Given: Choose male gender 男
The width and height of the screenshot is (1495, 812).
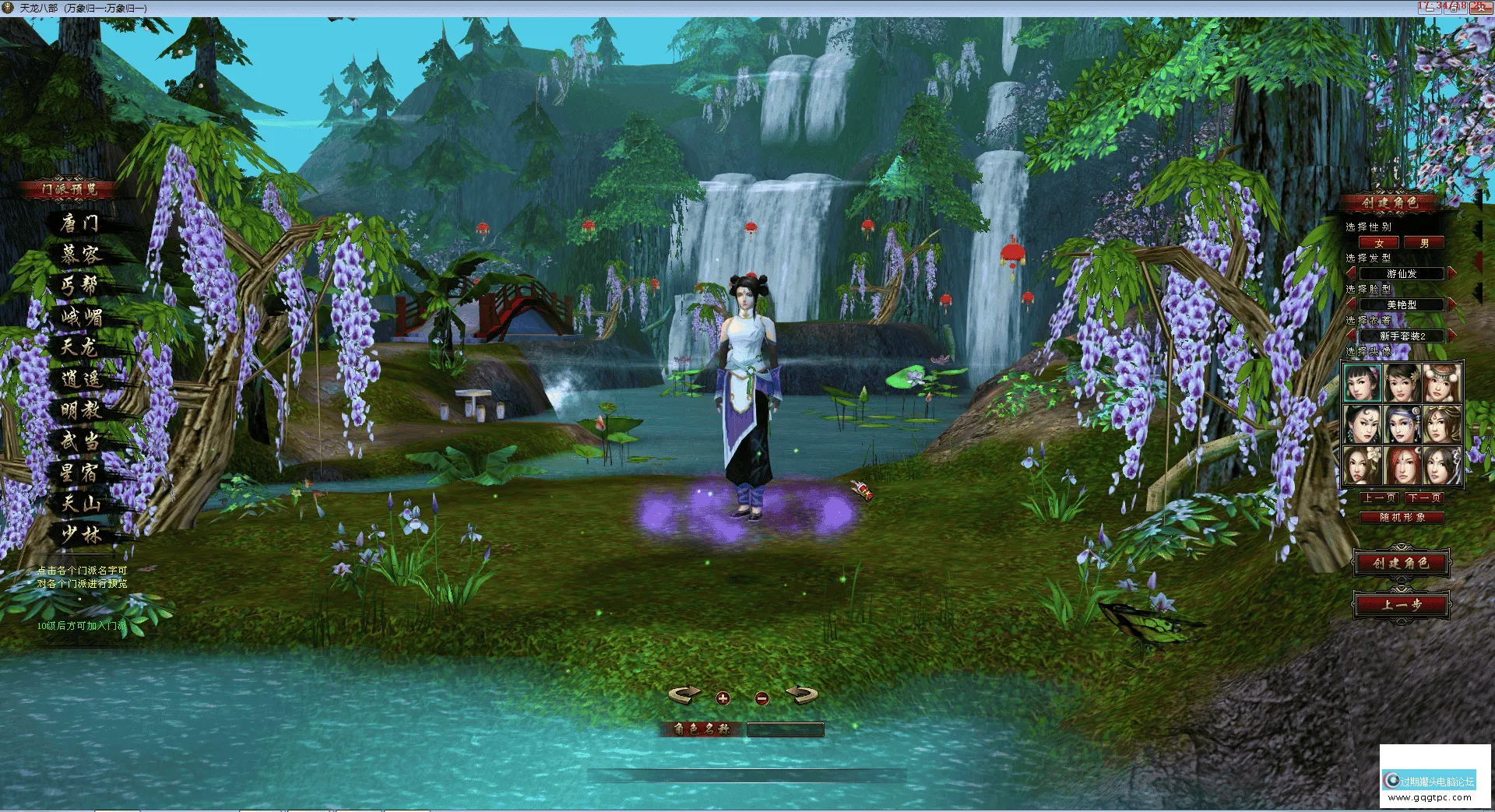Looking at the screenshot, I should click(x=1424, y=243).
